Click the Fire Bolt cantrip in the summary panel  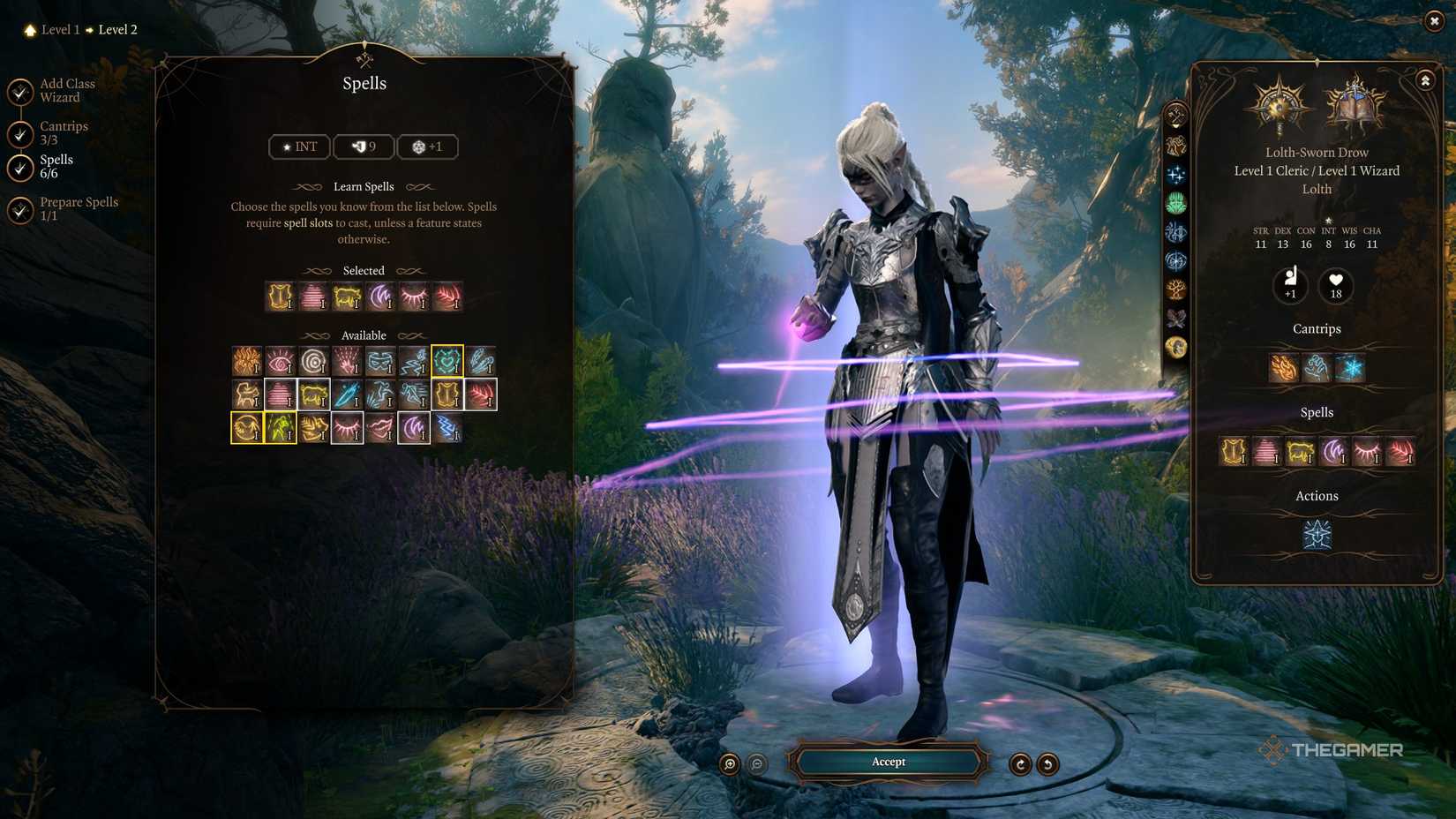click(1284, 367)
